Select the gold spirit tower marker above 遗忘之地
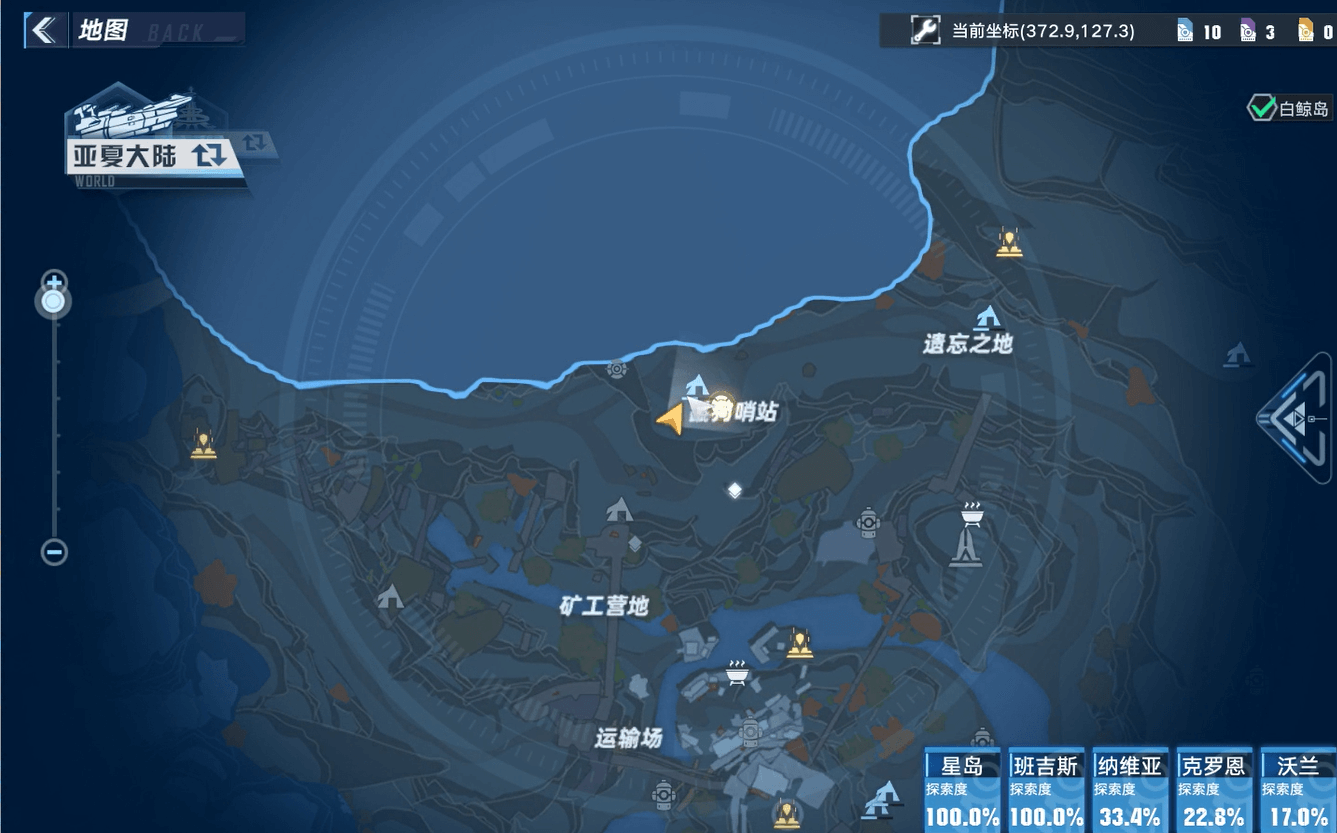This screenshot has height=833, width=1337. [1008, 242]
